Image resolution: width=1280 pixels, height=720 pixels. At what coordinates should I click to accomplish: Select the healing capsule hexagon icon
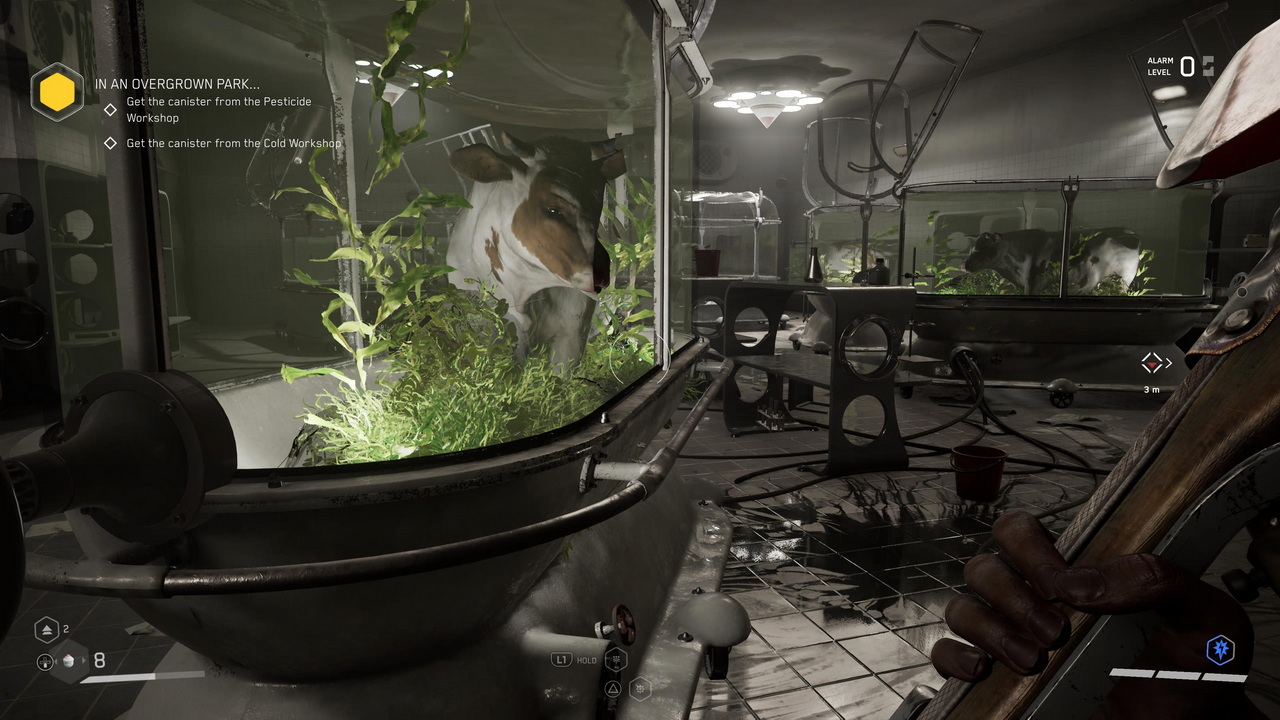point(47,629)
